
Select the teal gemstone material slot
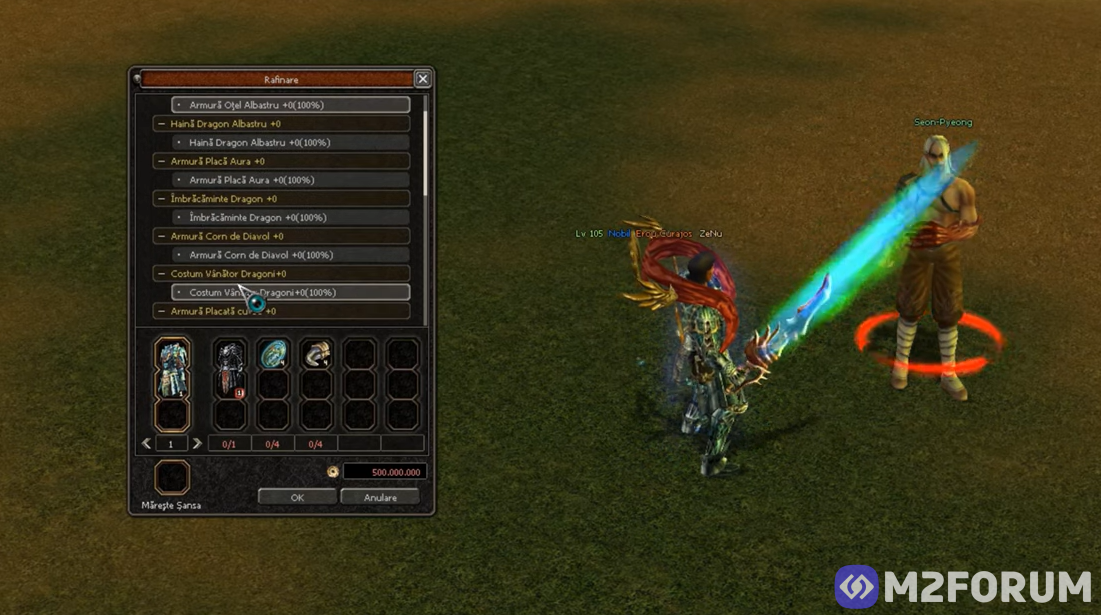coord(273,354)
